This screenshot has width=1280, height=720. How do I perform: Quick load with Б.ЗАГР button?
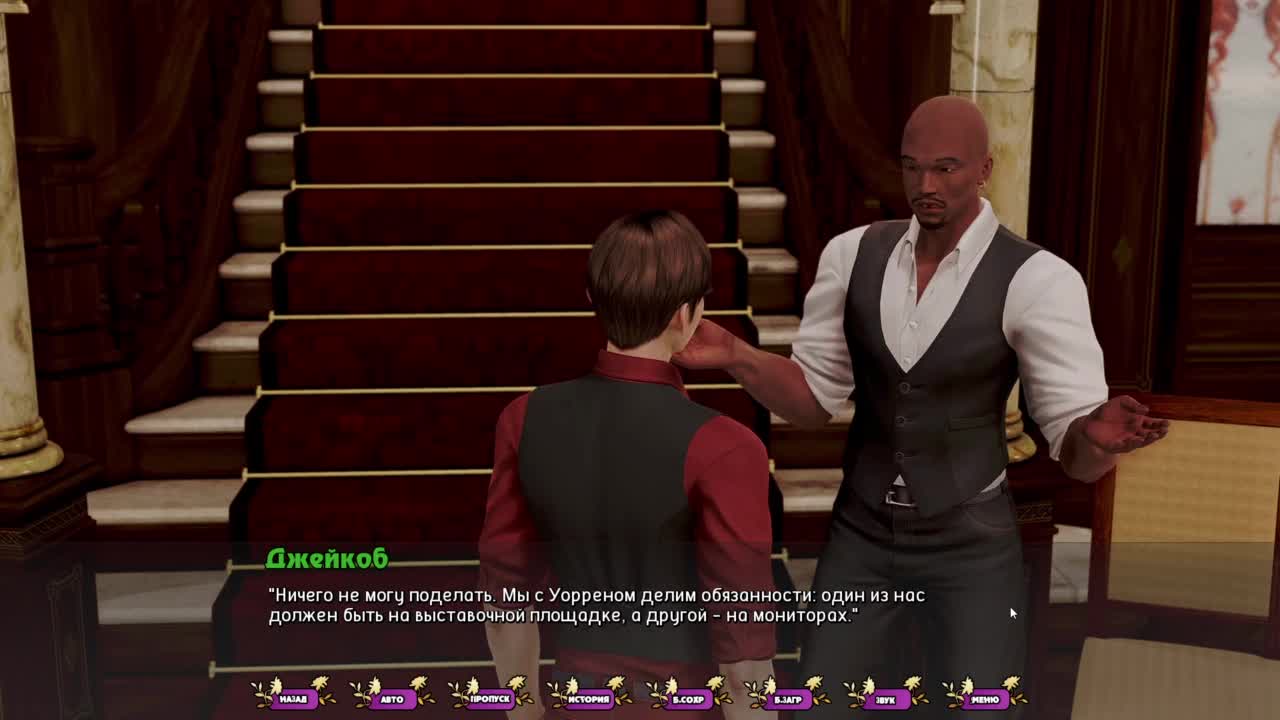click(x=787, y=699)
